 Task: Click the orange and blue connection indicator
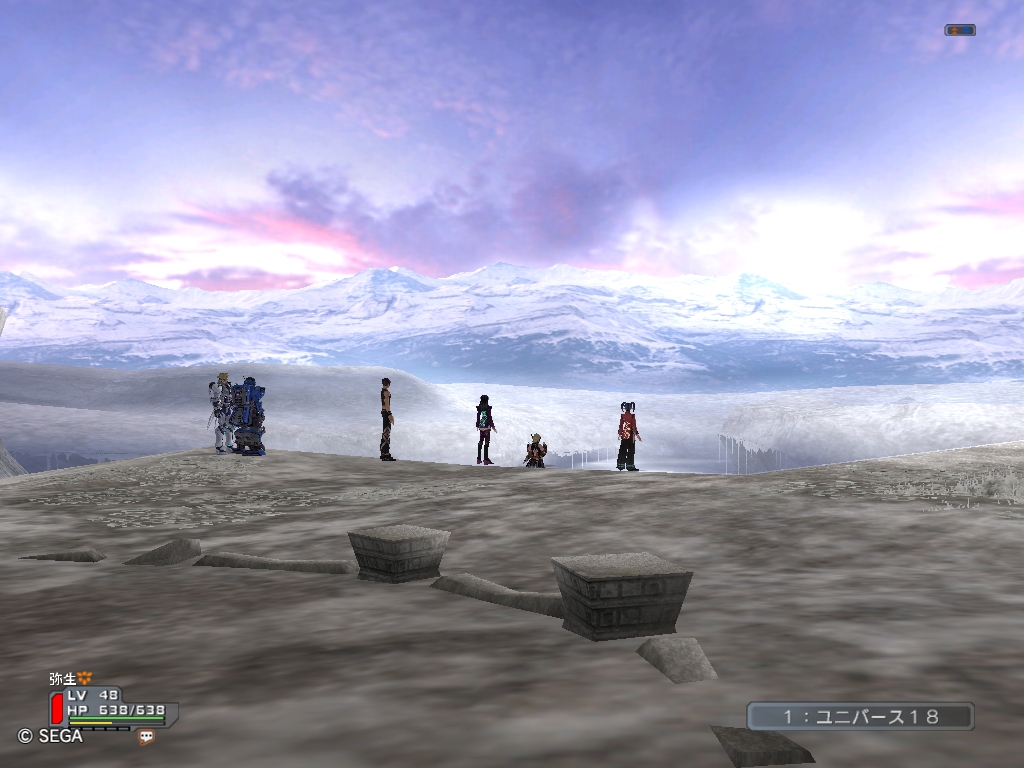pyautogui.click(x=959, y=30)
